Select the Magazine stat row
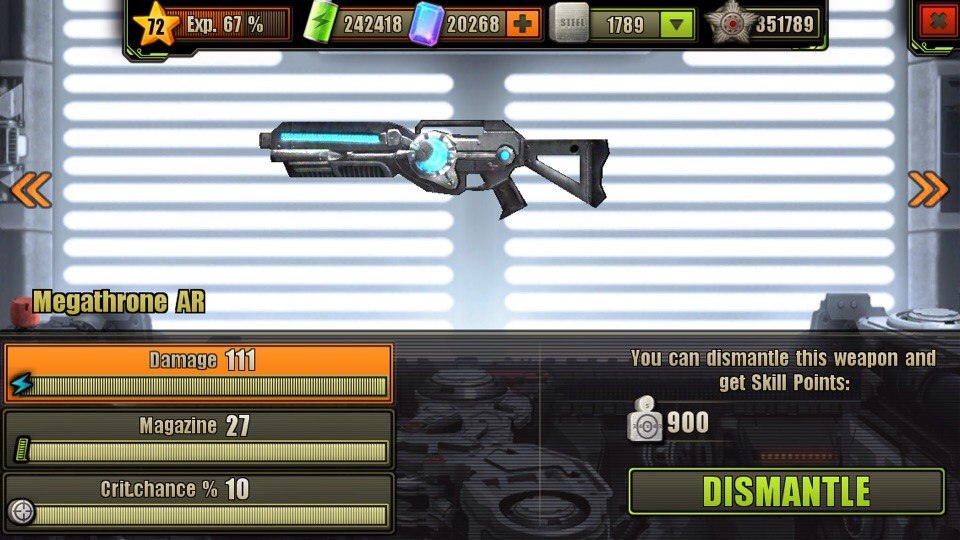960x540 pixels. (198, 438)
